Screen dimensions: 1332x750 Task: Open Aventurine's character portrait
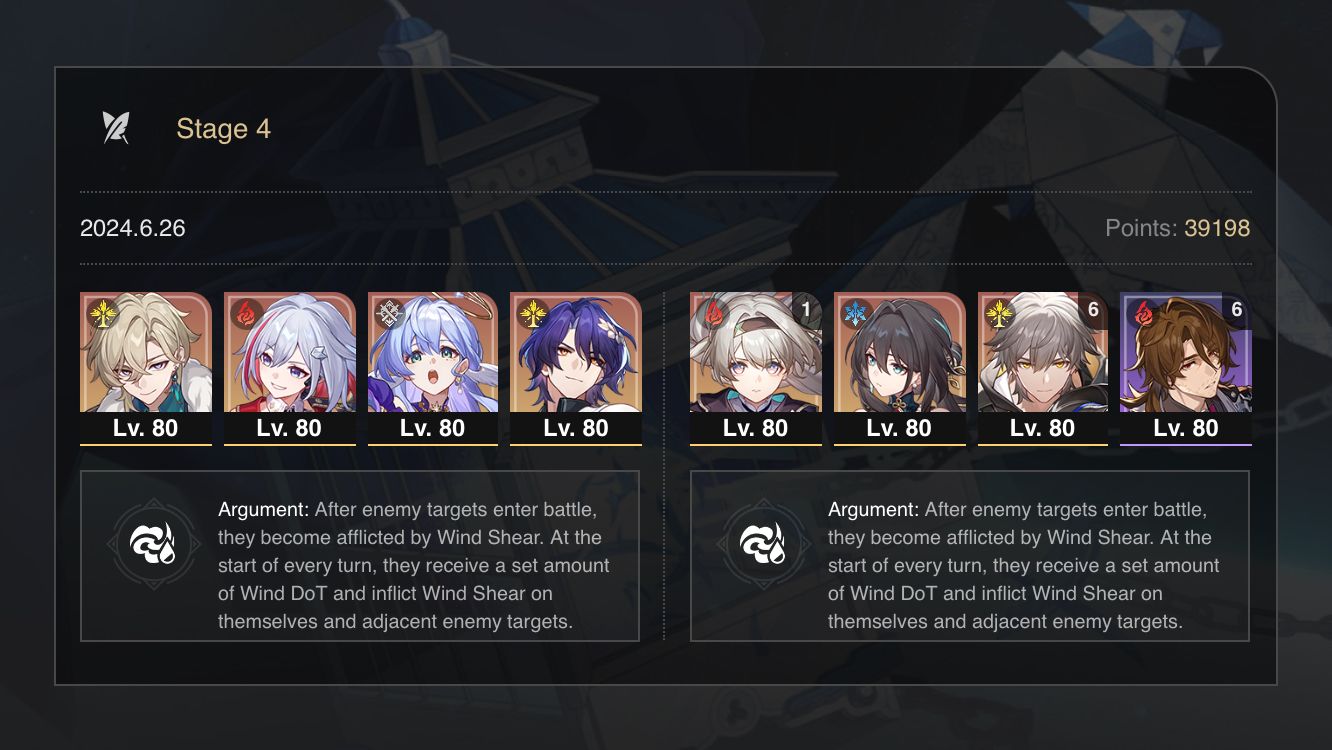pos(146,365)
